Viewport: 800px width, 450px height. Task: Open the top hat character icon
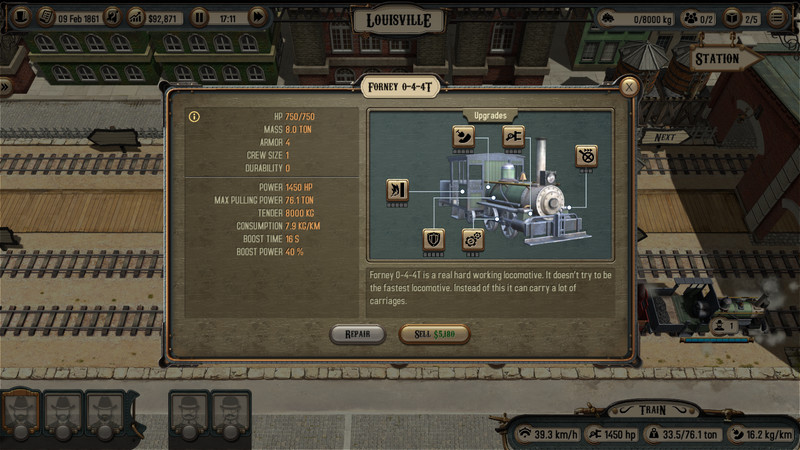[20, 17]
